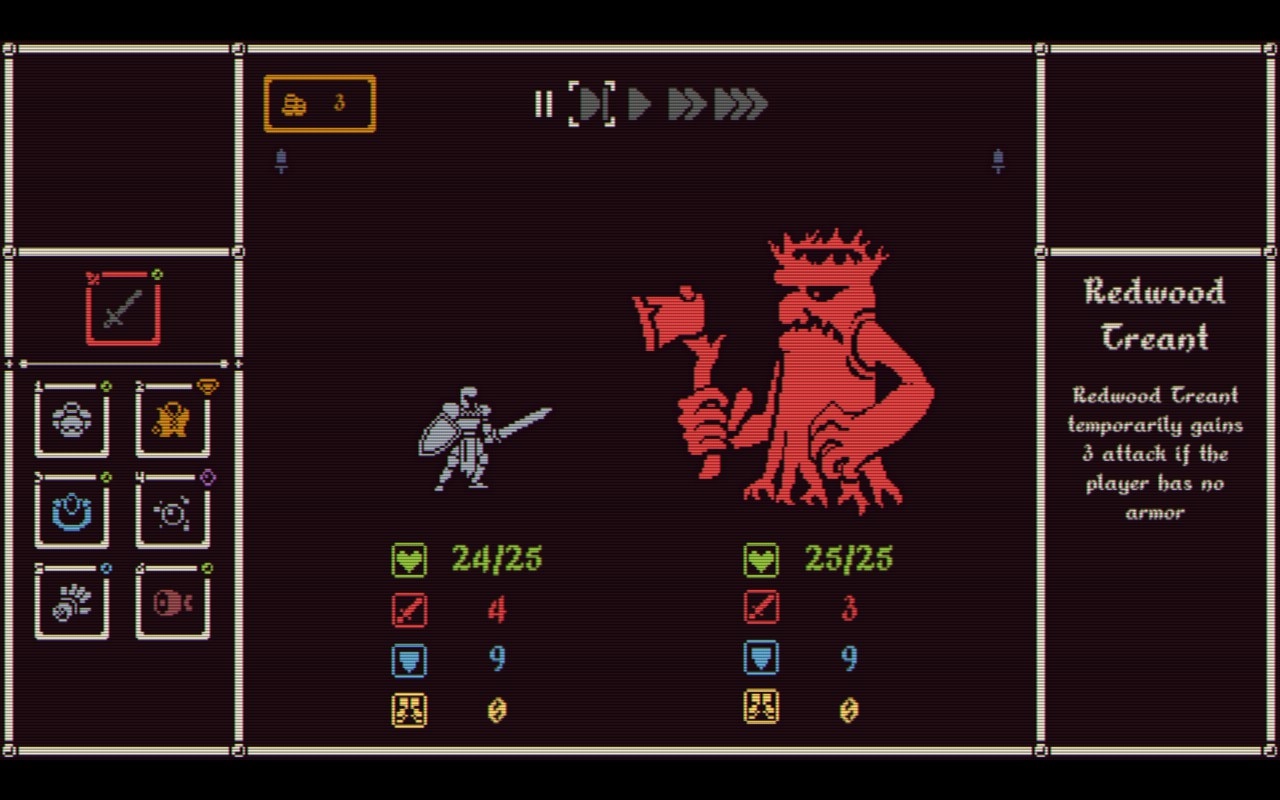Select the blue amulet item in slot 3
1280x800 pixels.
pos(71,512)
